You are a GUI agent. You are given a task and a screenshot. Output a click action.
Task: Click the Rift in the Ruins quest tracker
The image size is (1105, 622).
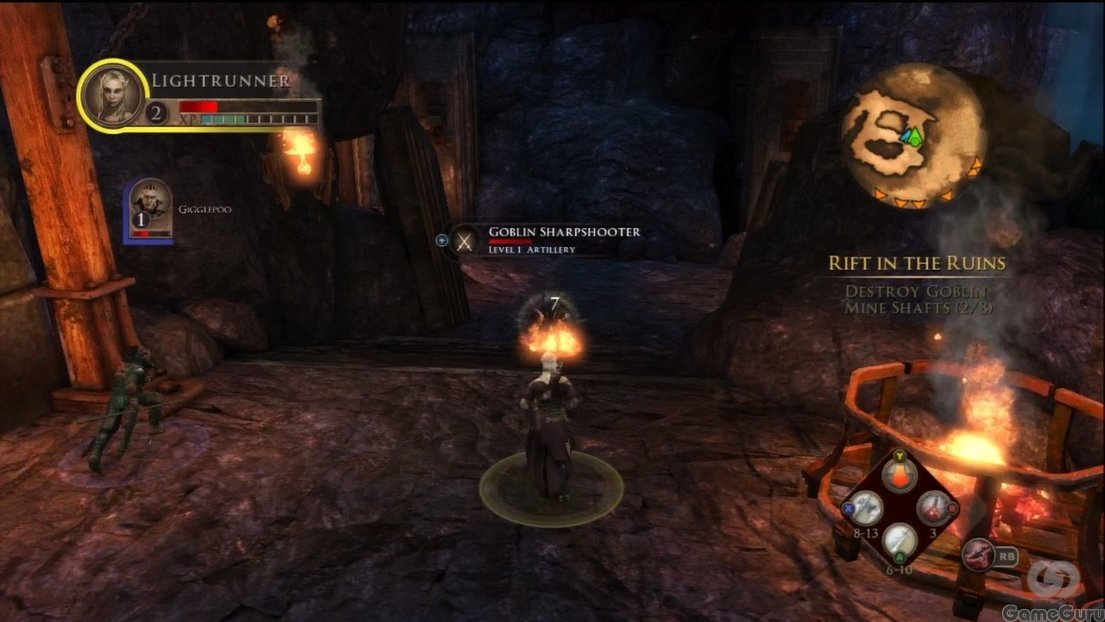pos(916,263)
